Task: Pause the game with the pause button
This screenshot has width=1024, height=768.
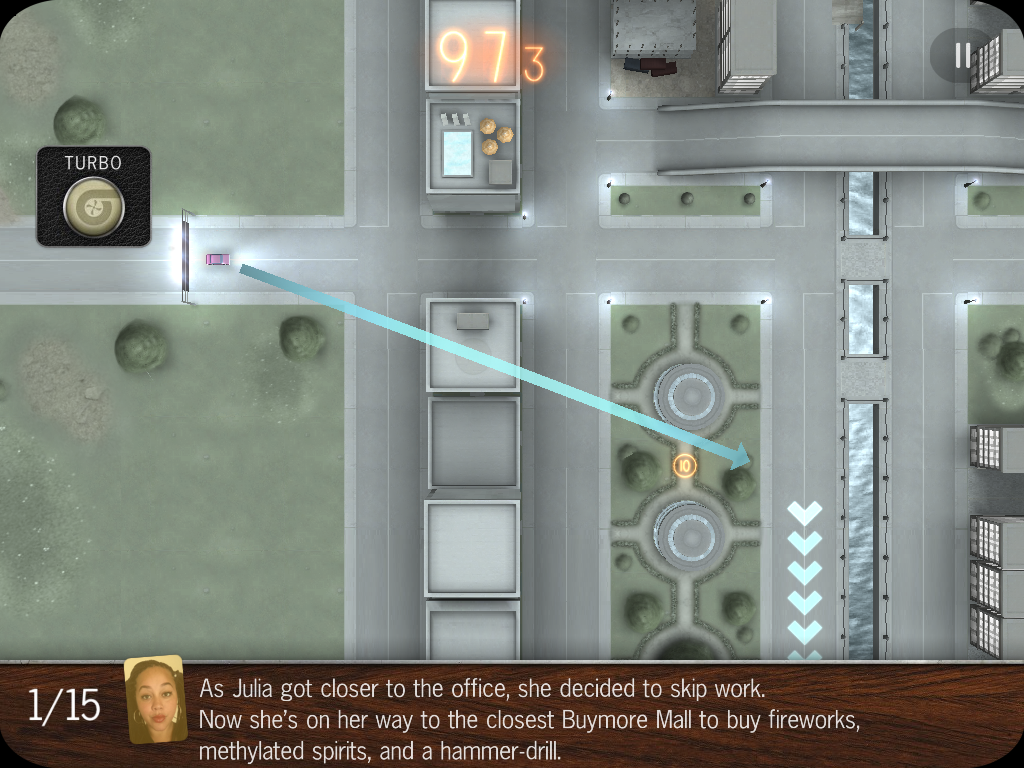Action: click(962, 55)
